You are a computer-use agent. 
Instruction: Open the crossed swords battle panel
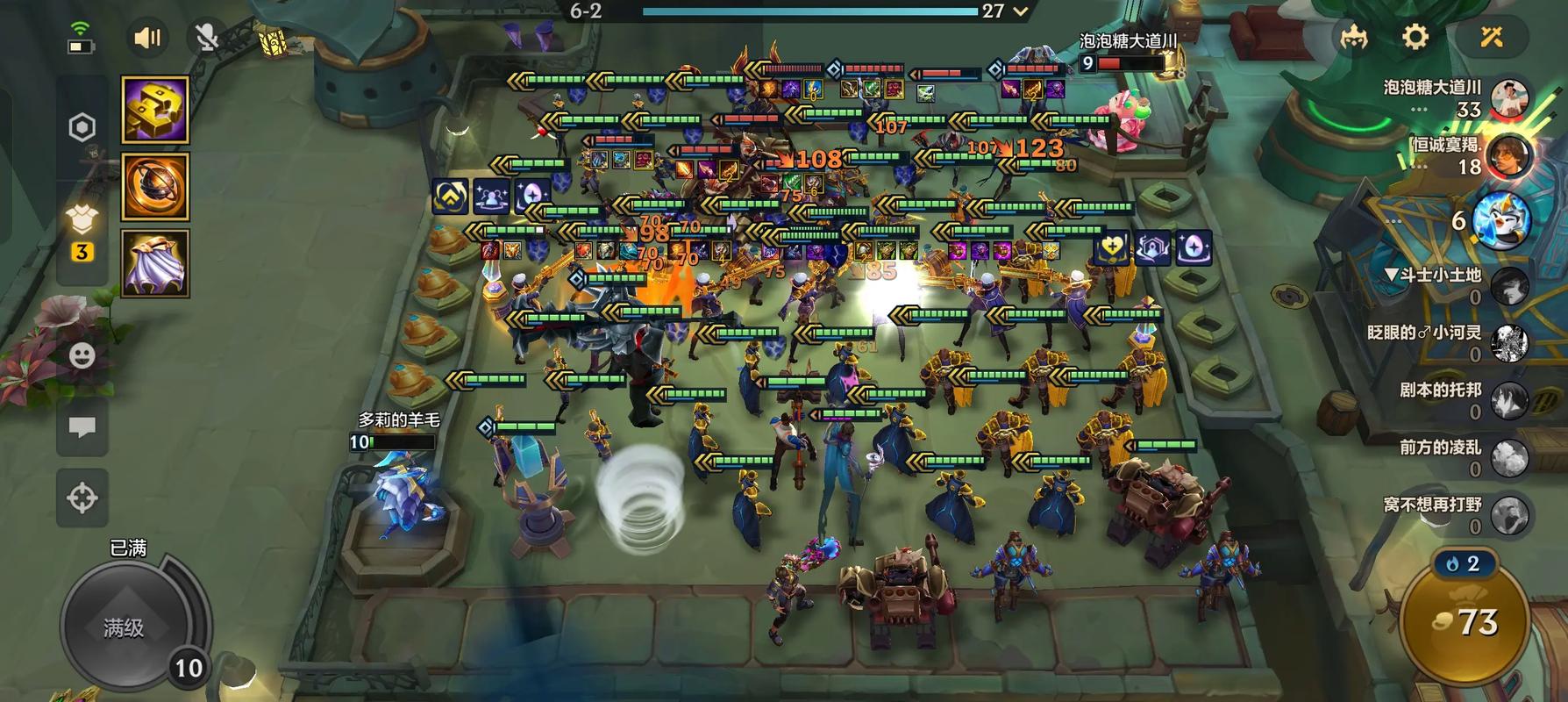pyautogui.click(x=1492, y=37)
